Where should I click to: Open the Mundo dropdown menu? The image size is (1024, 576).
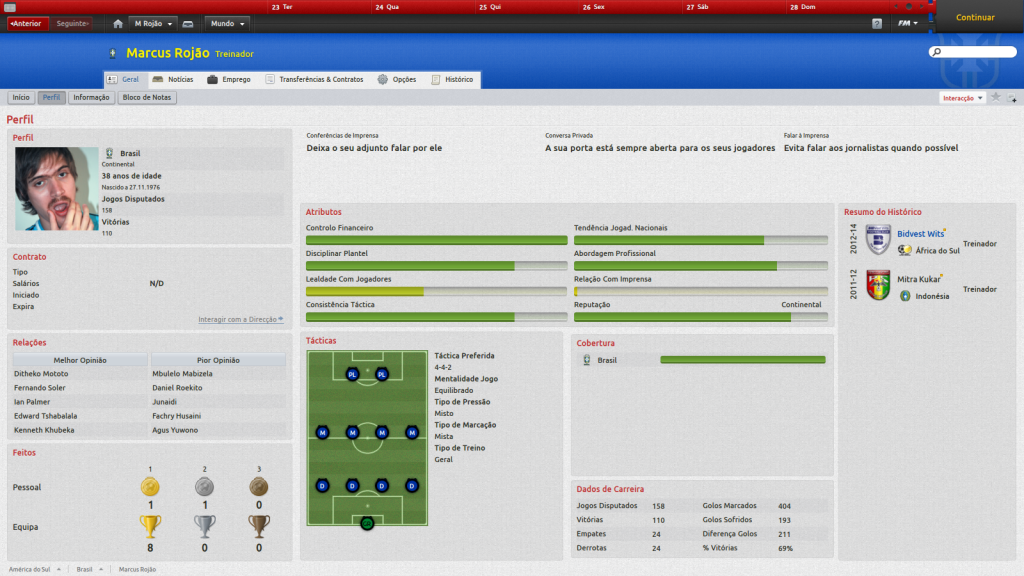point(228,23)
